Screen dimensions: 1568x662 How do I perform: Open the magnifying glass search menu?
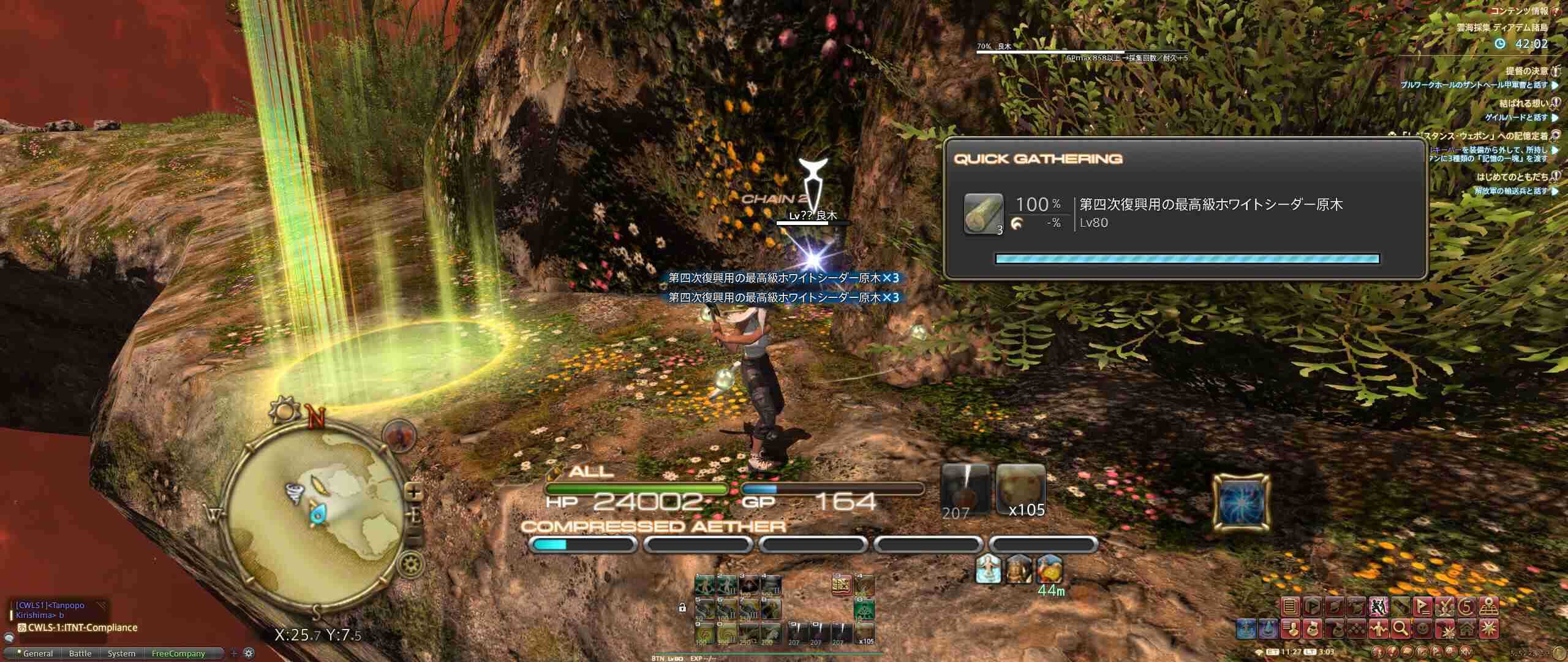click(1401, 628)
